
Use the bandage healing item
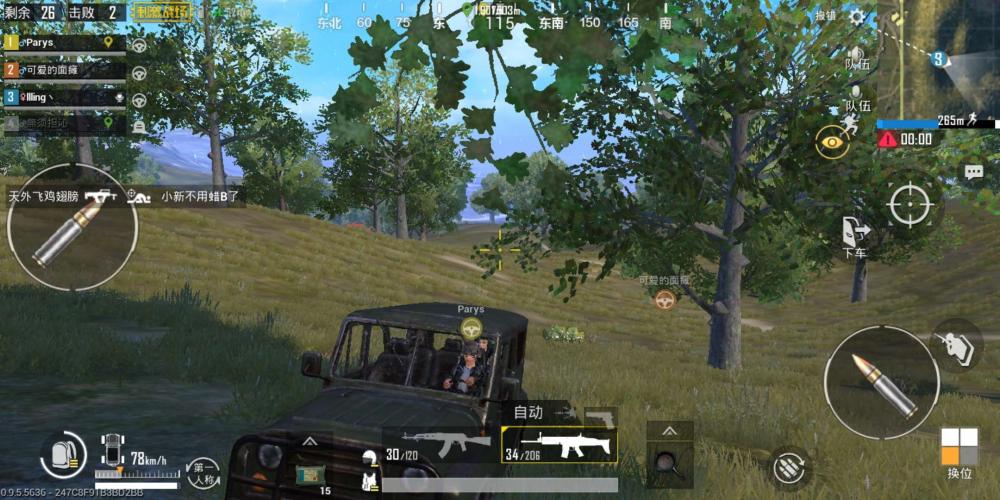tap(310, 473)
